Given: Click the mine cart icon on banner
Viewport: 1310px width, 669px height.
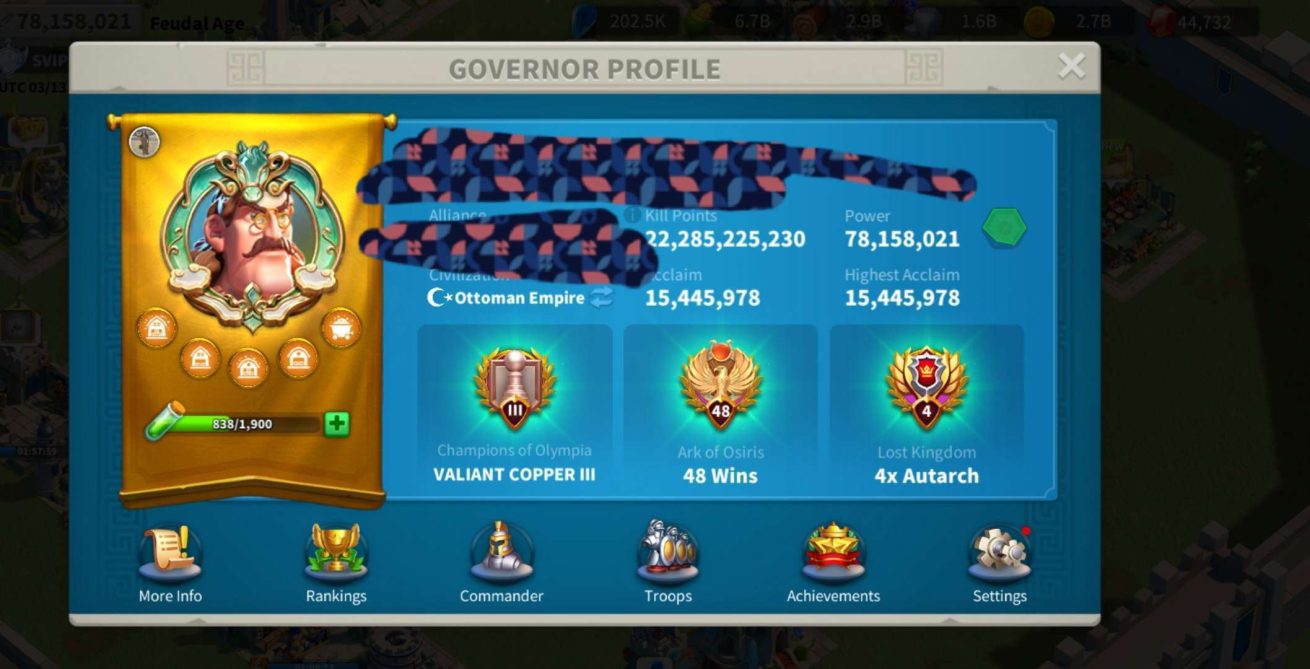Looking at the screenshot, I should pos(341,328).
